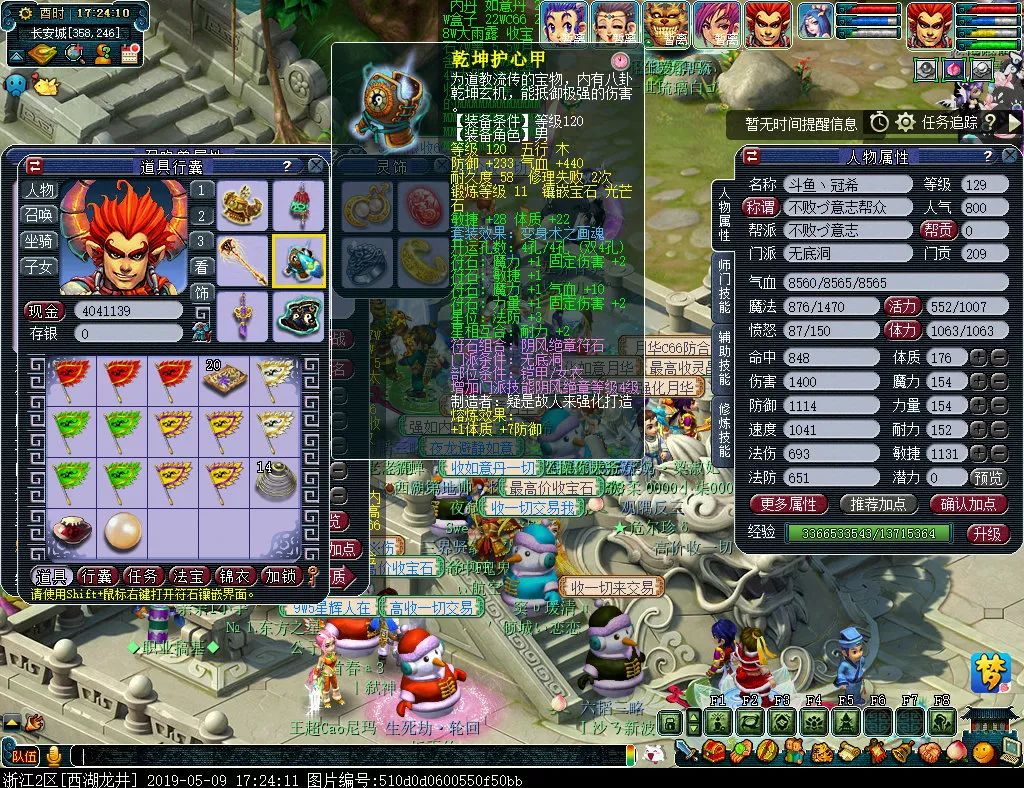Open the 任务 tab in inventory
Image resolution: width=1024 pixels, height=788 pixels.
click(x=144, y=576)
